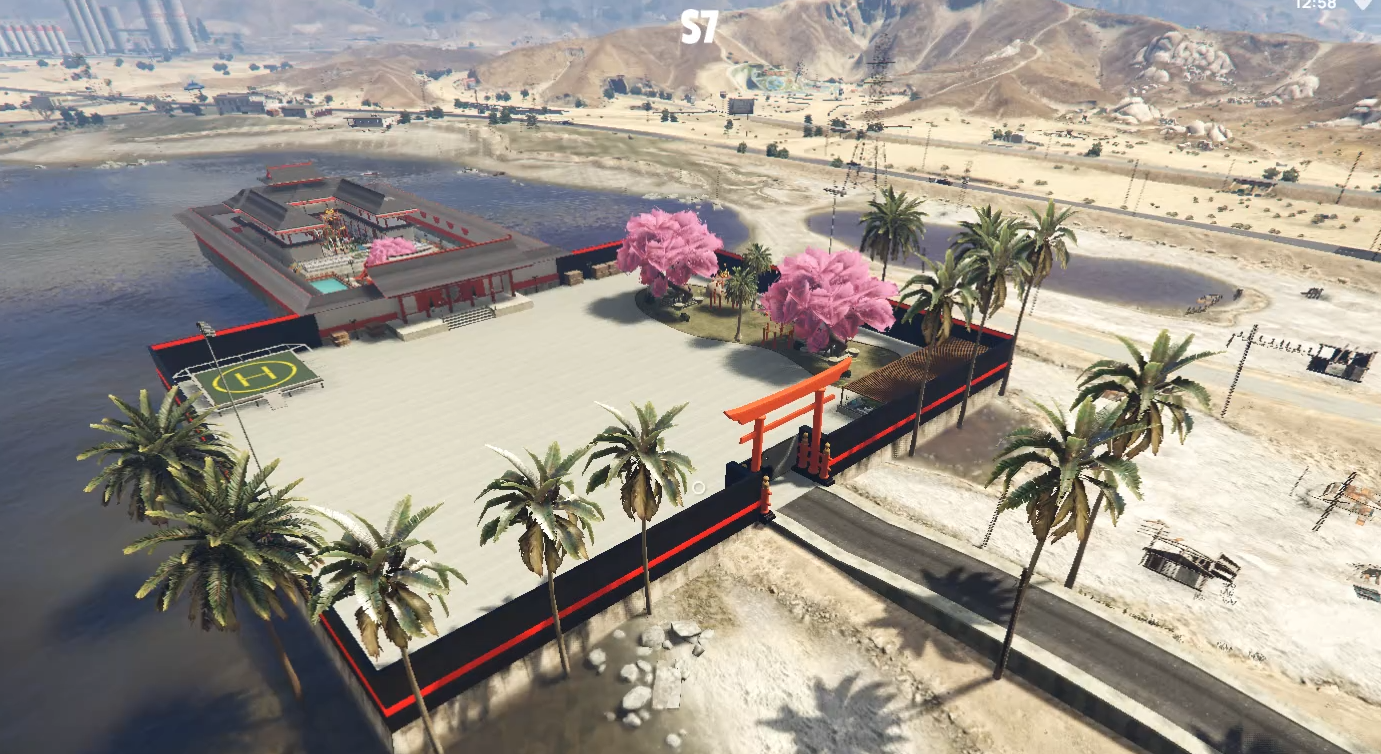Click the S7 server logo
Viewport: 1381px width, 754px height.
(x=699, y=27)
